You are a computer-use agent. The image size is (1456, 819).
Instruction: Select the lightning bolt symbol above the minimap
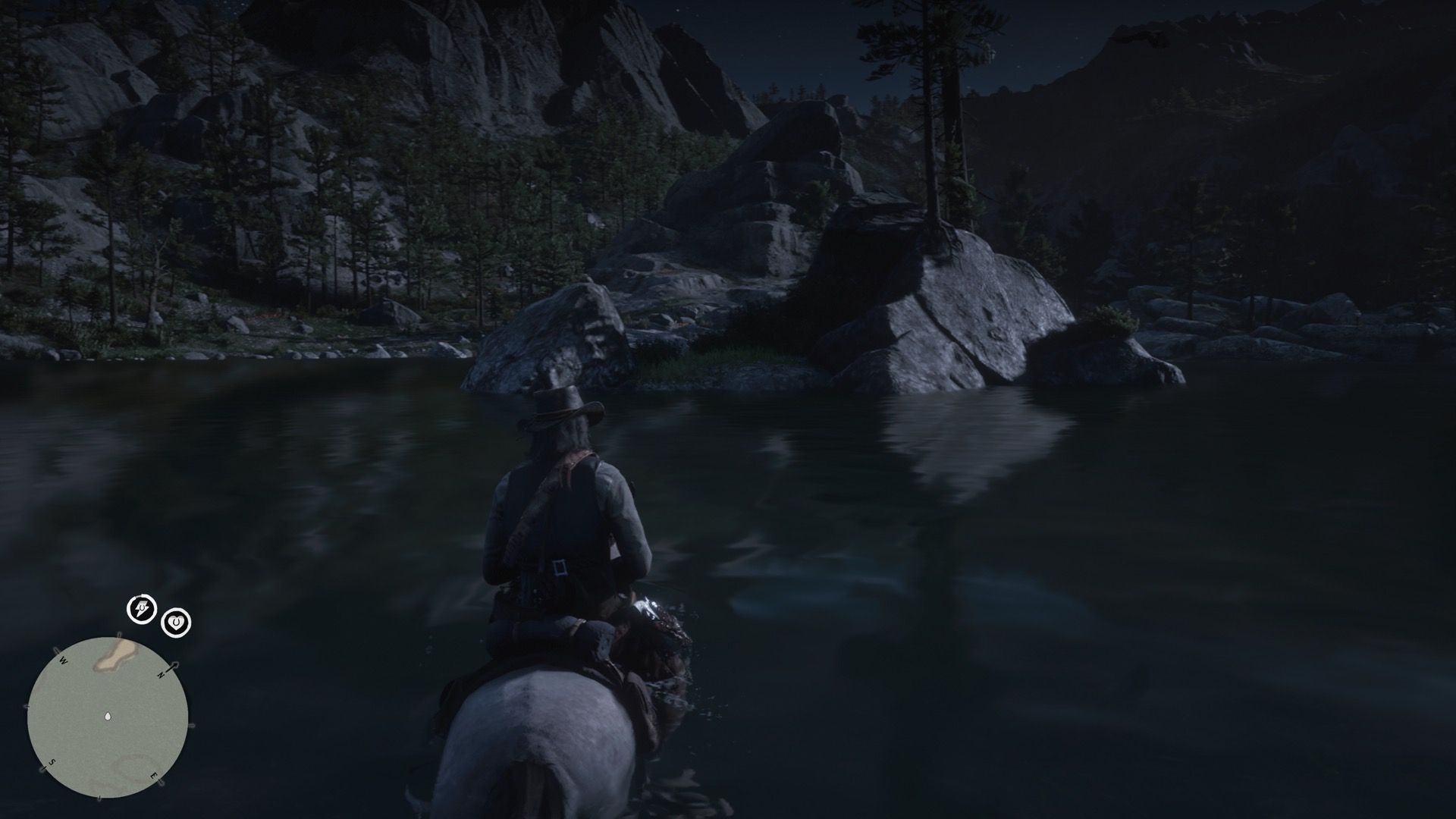point(141,608)
